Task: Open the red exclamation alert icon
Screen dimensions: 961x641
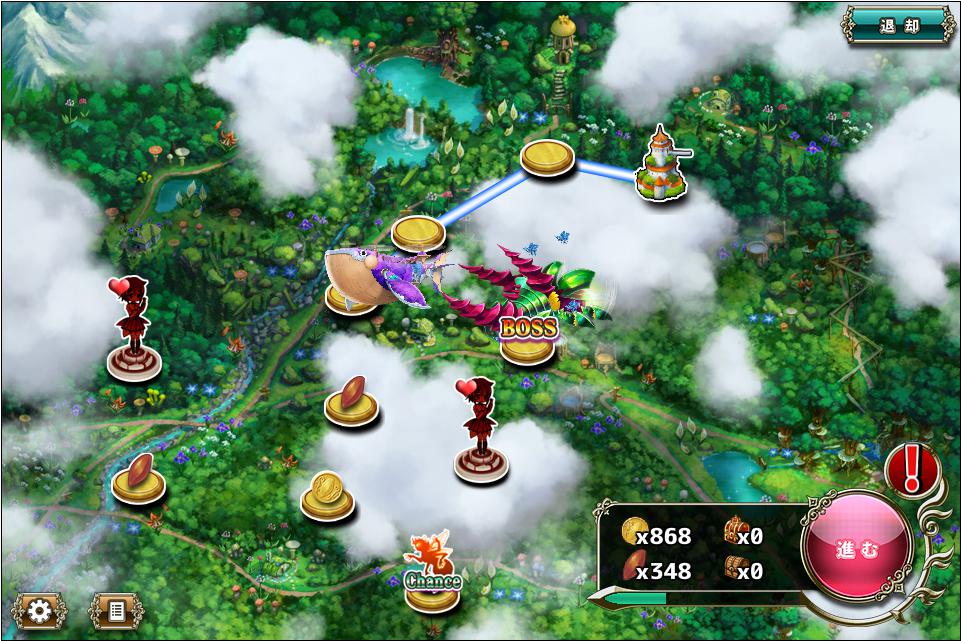Action: (x=911, y=468)
